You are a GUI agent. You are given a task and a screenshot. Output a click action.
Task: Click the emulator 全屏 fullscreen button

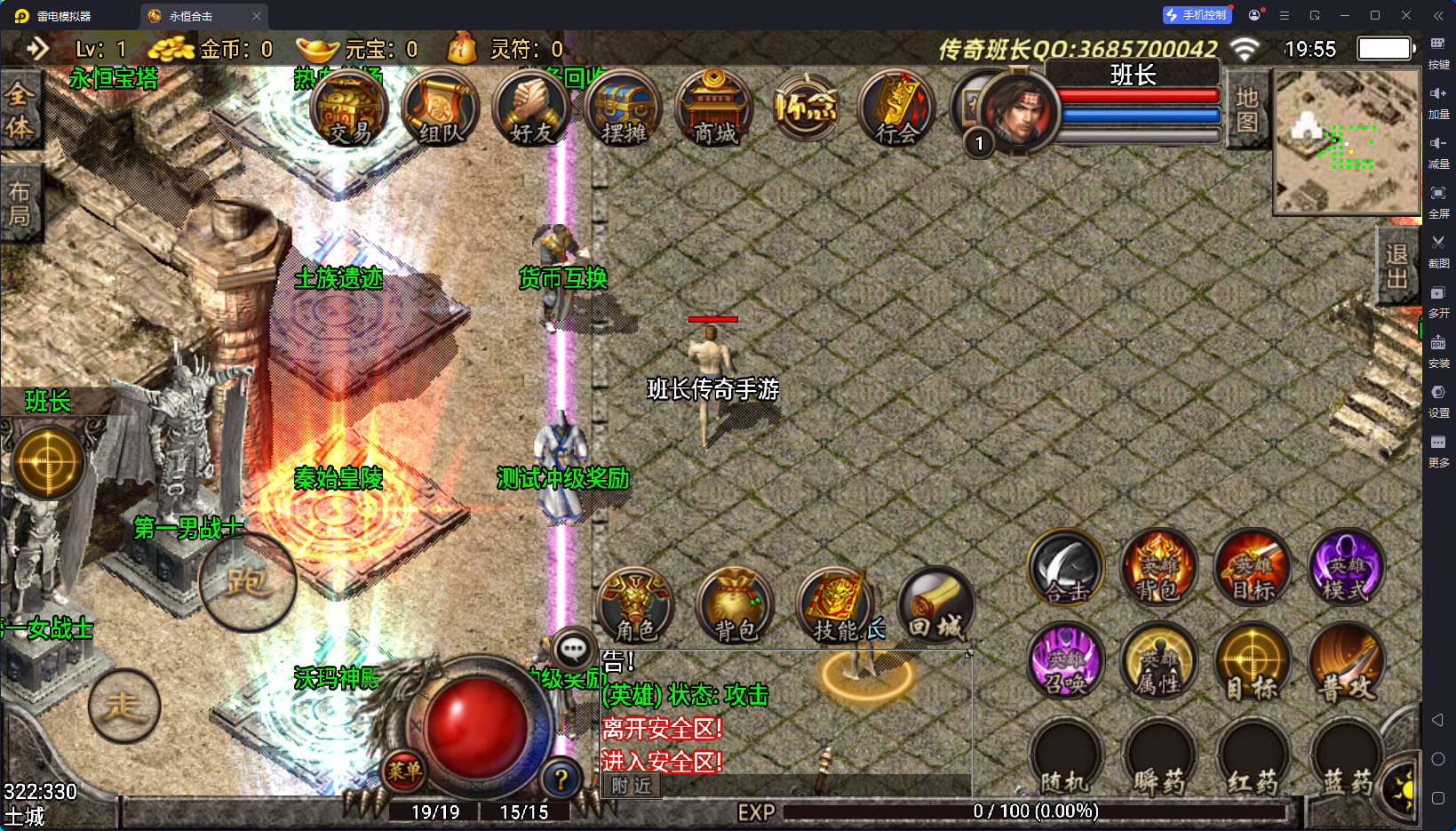point(1438,200)
